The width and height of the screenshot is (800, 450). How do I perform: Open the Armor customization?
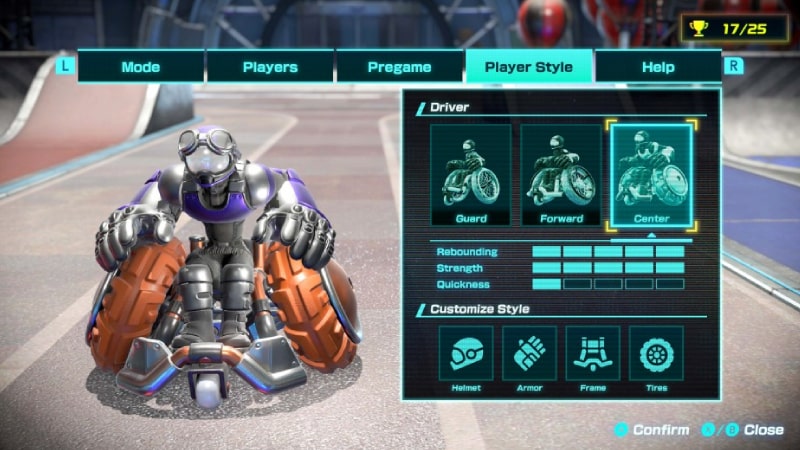[x=529, y=354]
